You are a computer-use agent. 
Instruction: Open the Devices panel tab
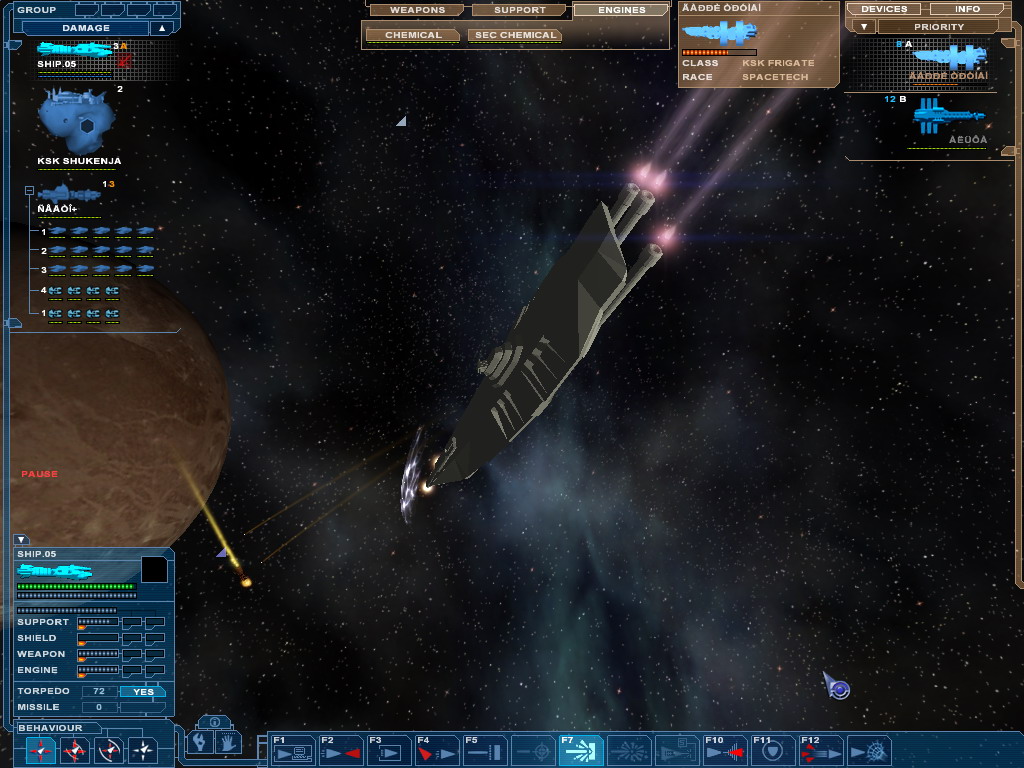coord(883,9)
